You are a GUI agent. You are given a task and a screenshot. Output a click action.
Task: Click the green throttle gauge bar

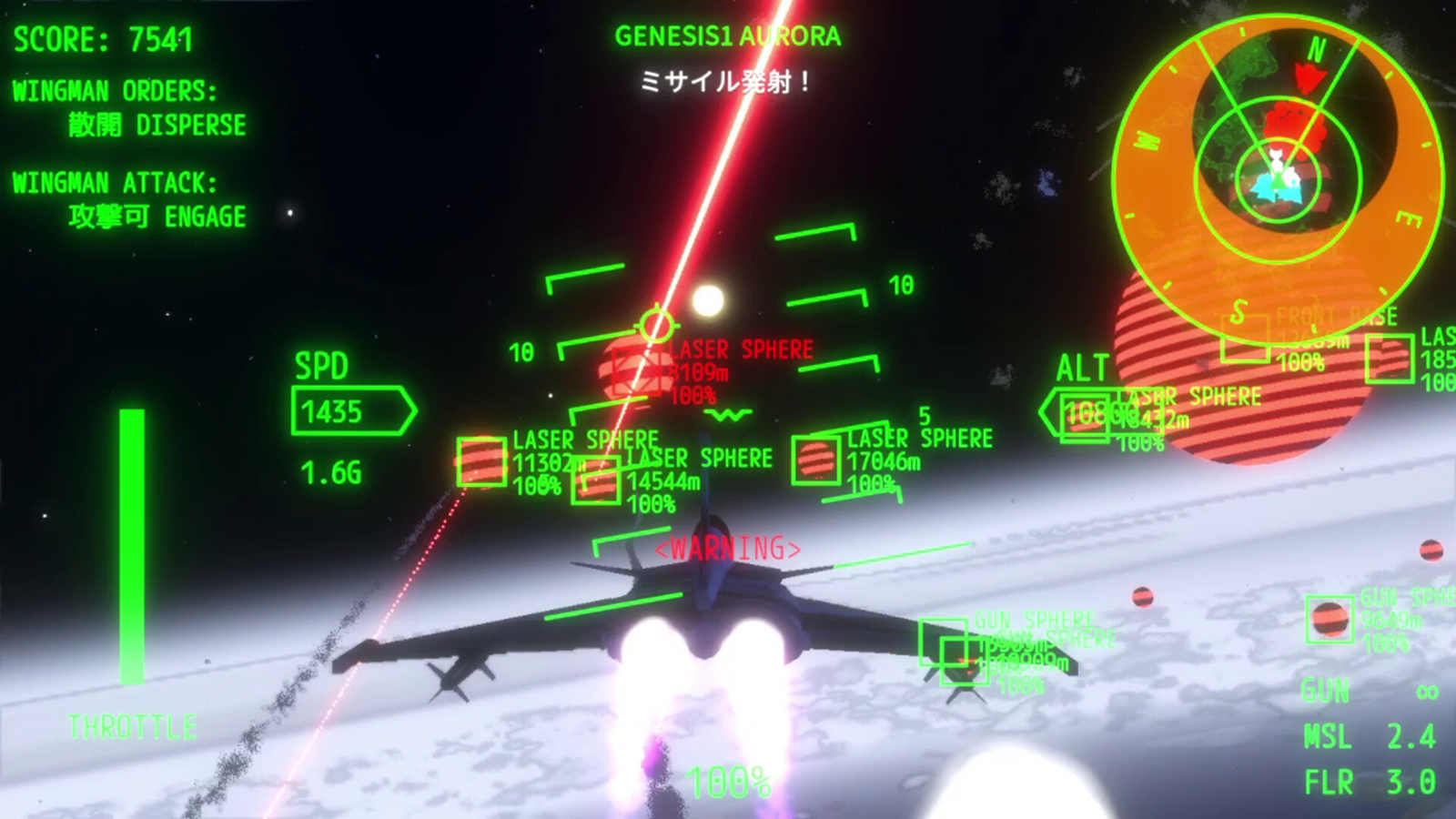[x=132, y=544]
